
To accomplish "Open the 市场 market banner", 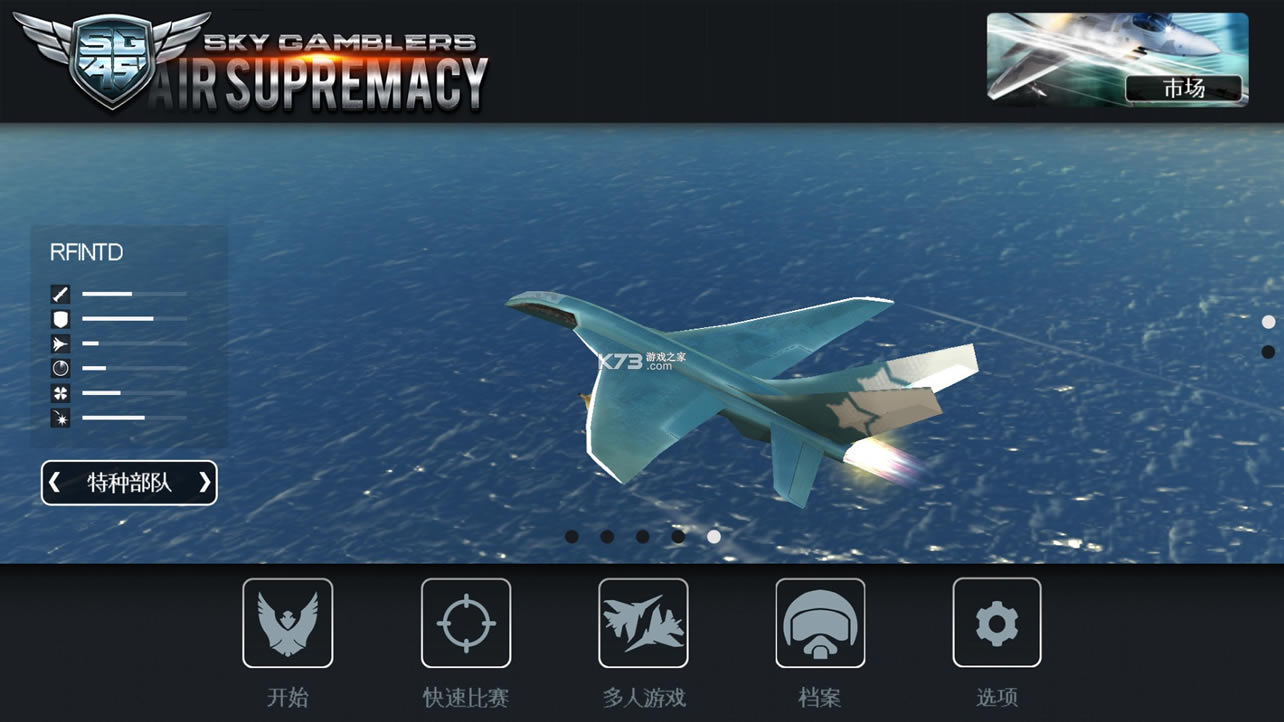I will 1184,88.
